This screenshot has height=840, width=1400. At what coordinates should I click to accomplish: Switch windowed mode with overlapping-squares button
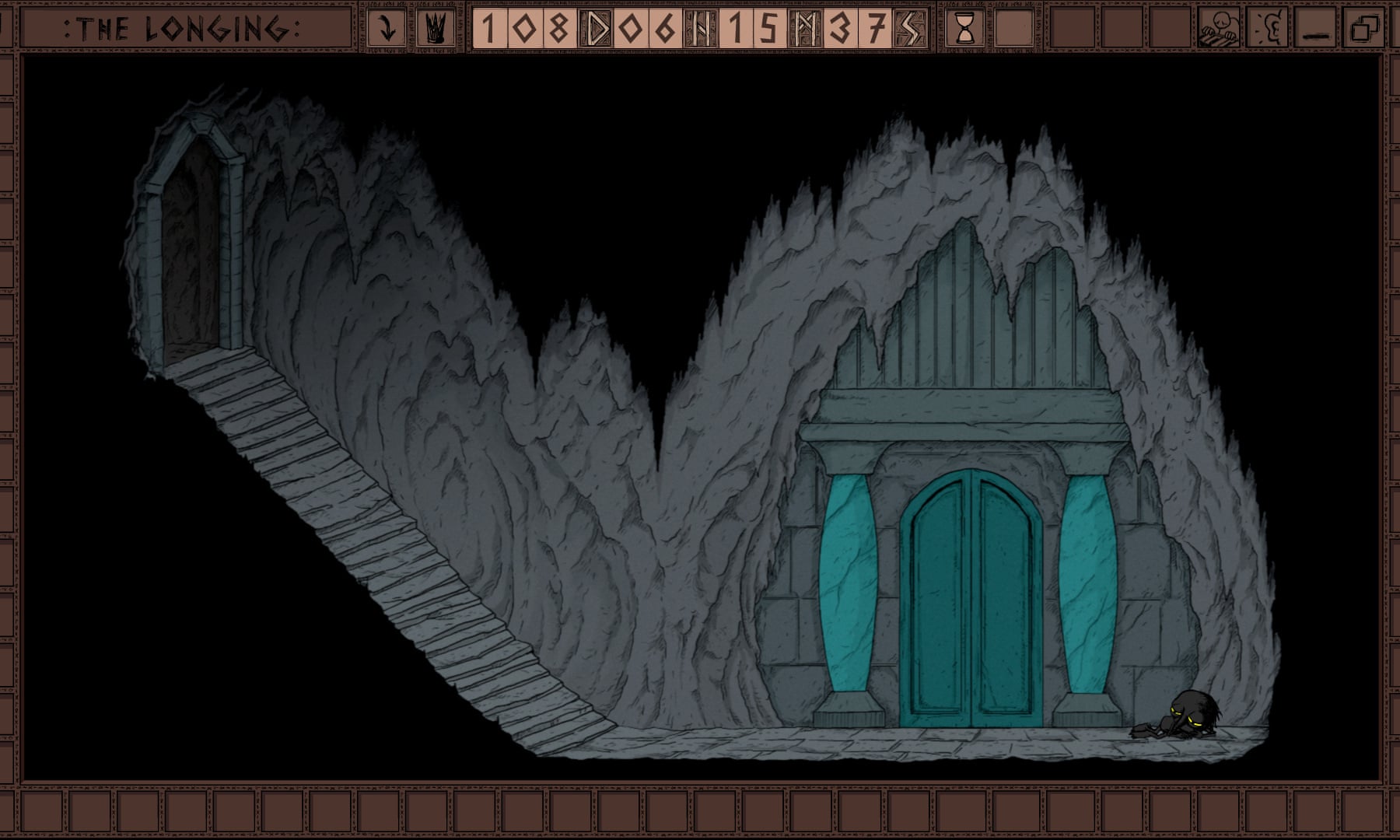click(1364, 30)
